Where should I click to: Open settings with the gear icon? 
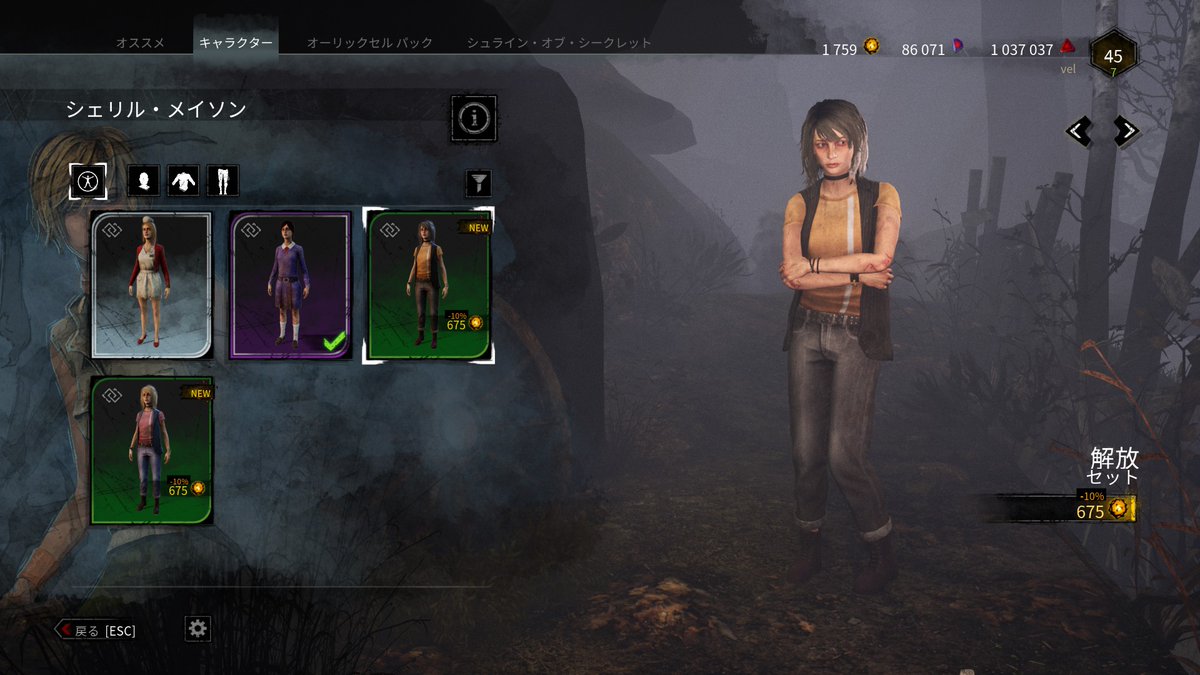click(198, 628)
